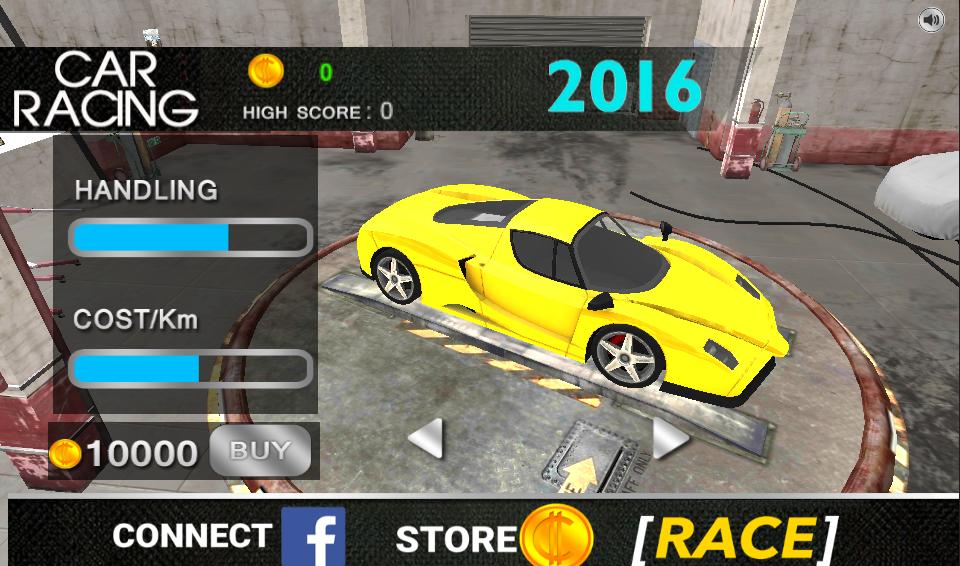The width and height of the screenshot is (960, 566).
Task: Show the next car with right arrow
Action: click(668, 438)
